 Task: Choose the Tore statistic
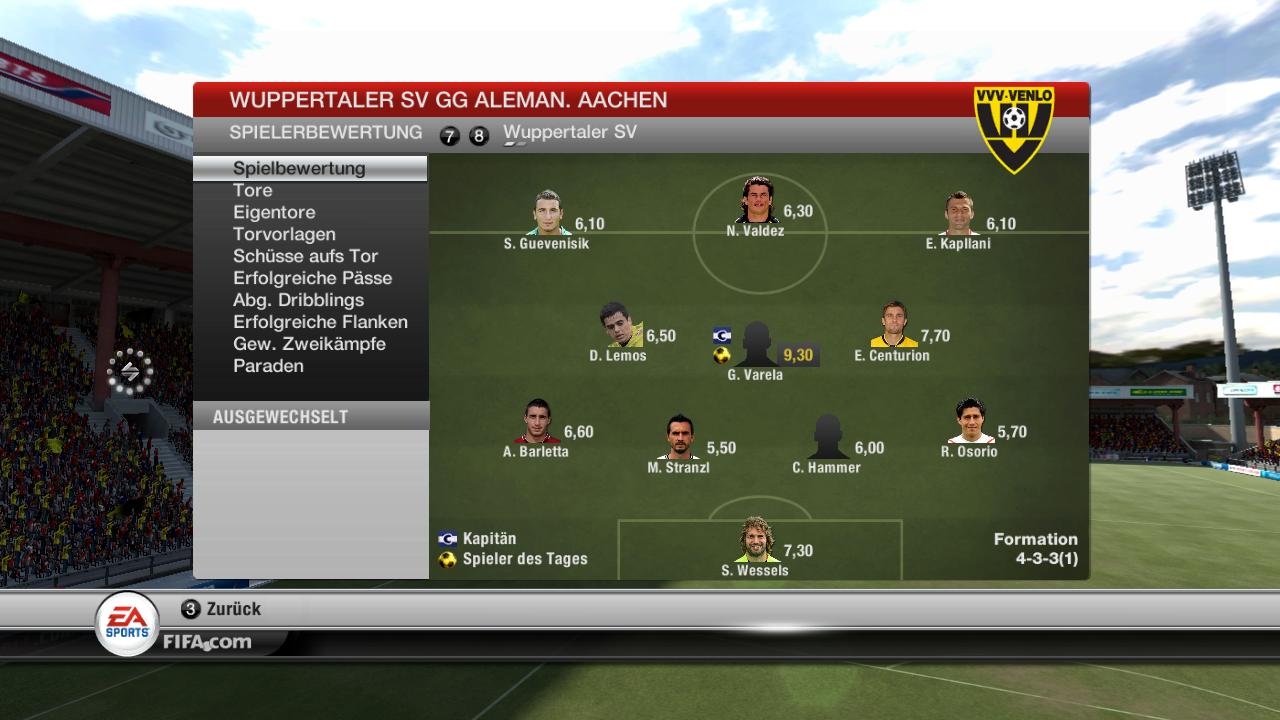(253, 190)
